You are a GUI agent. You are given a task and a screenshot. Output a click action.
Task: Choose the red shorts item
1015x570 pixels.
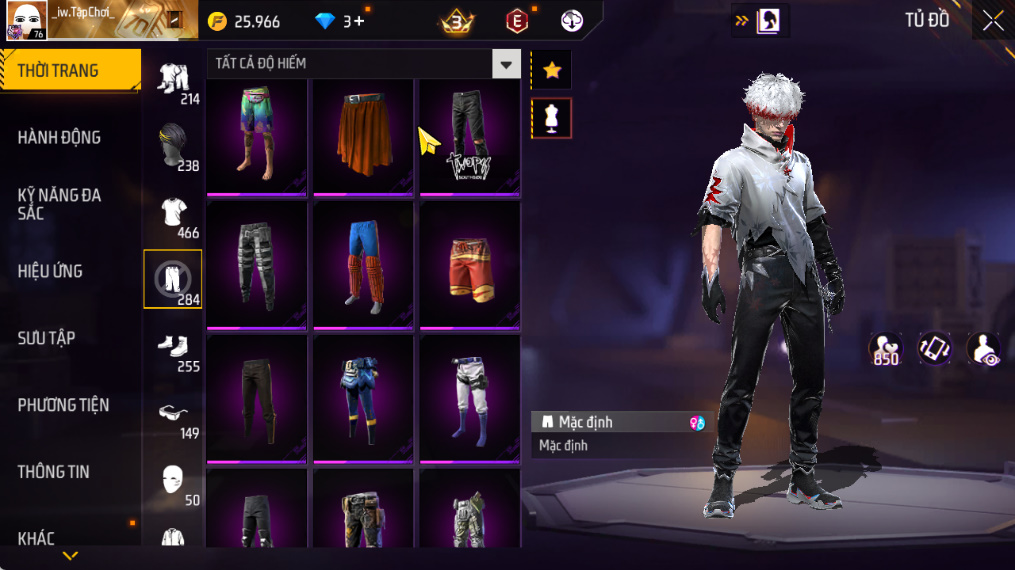pyautogui.click(x=469, y=265)
